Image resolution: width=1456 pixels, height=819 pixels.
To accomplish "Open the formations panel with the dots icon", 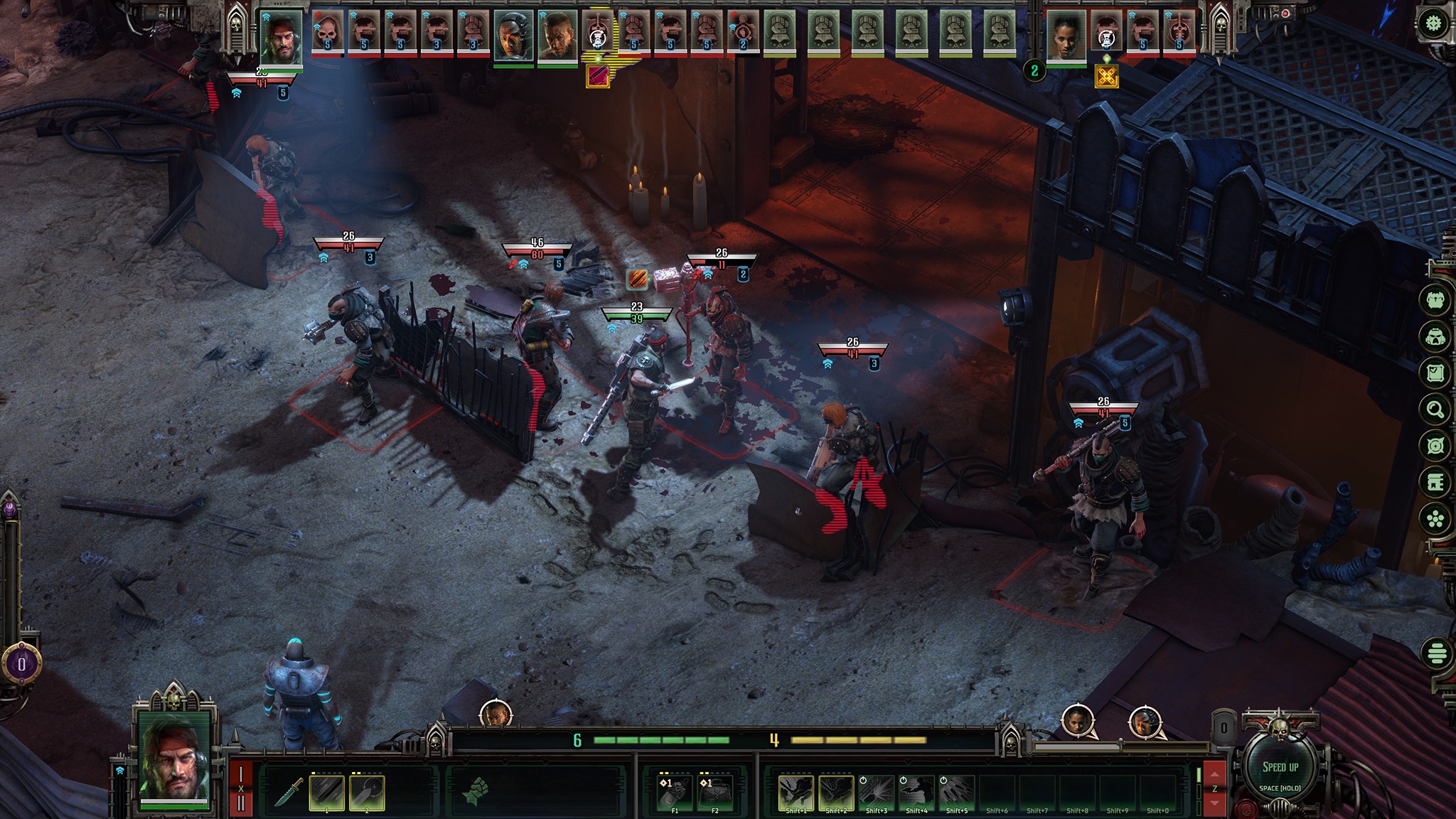I will [1434, 518].
